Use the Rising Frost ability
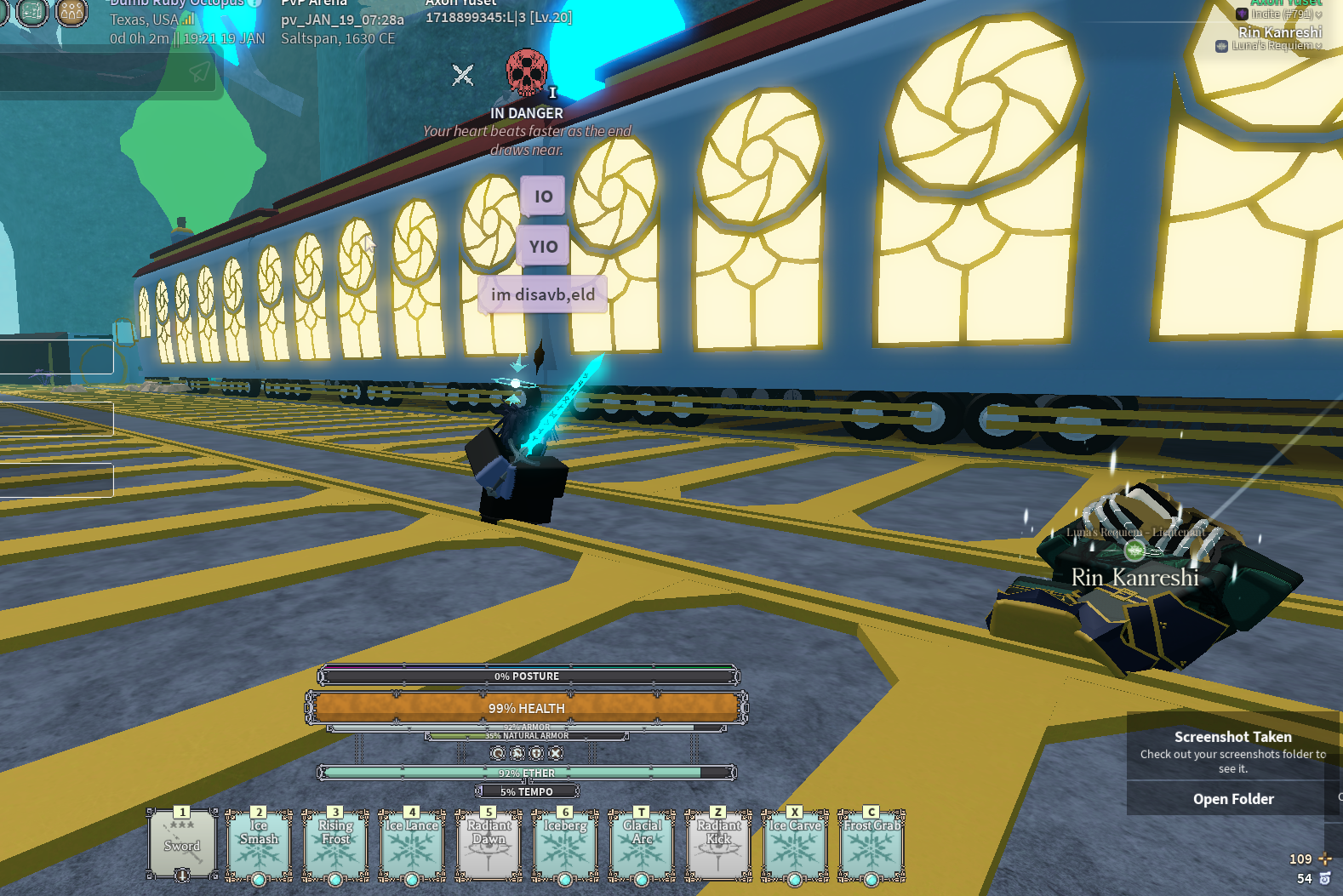This screenshot has width=1343, height=896. 335,844
